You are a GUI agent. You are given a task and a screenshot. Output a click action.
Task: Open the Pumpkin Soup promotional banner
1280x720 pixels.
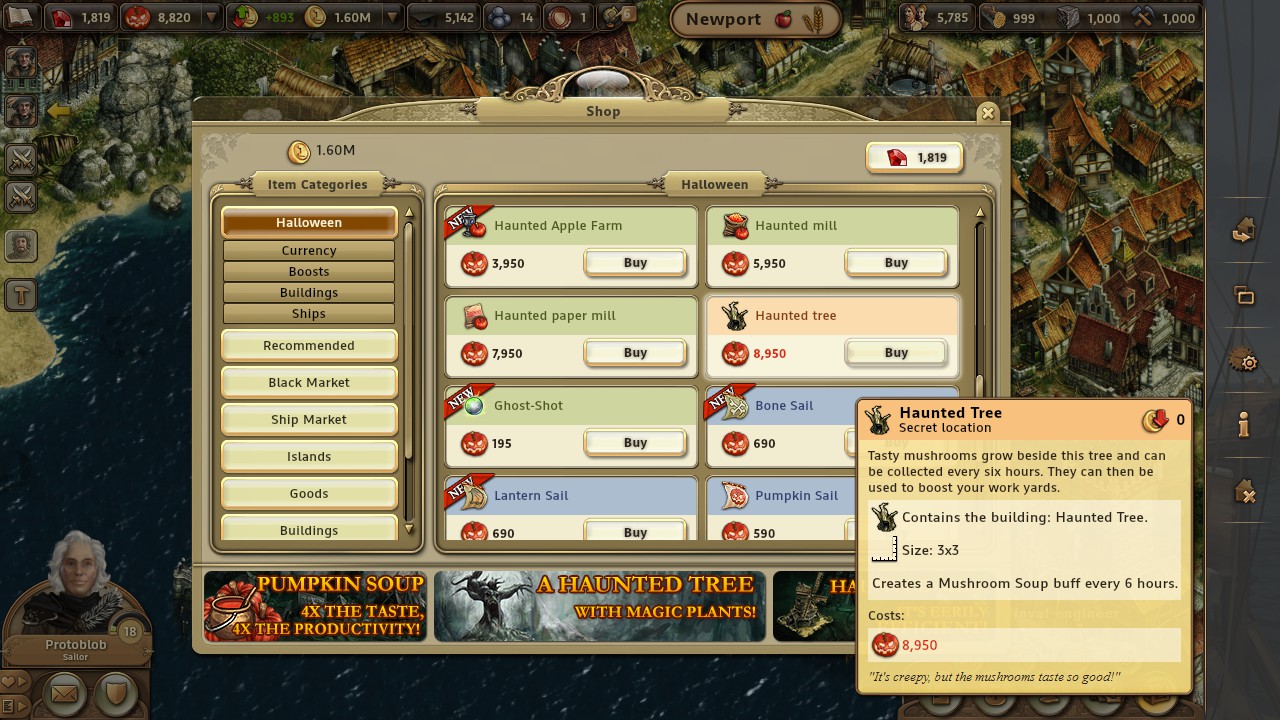click(314, 606)
